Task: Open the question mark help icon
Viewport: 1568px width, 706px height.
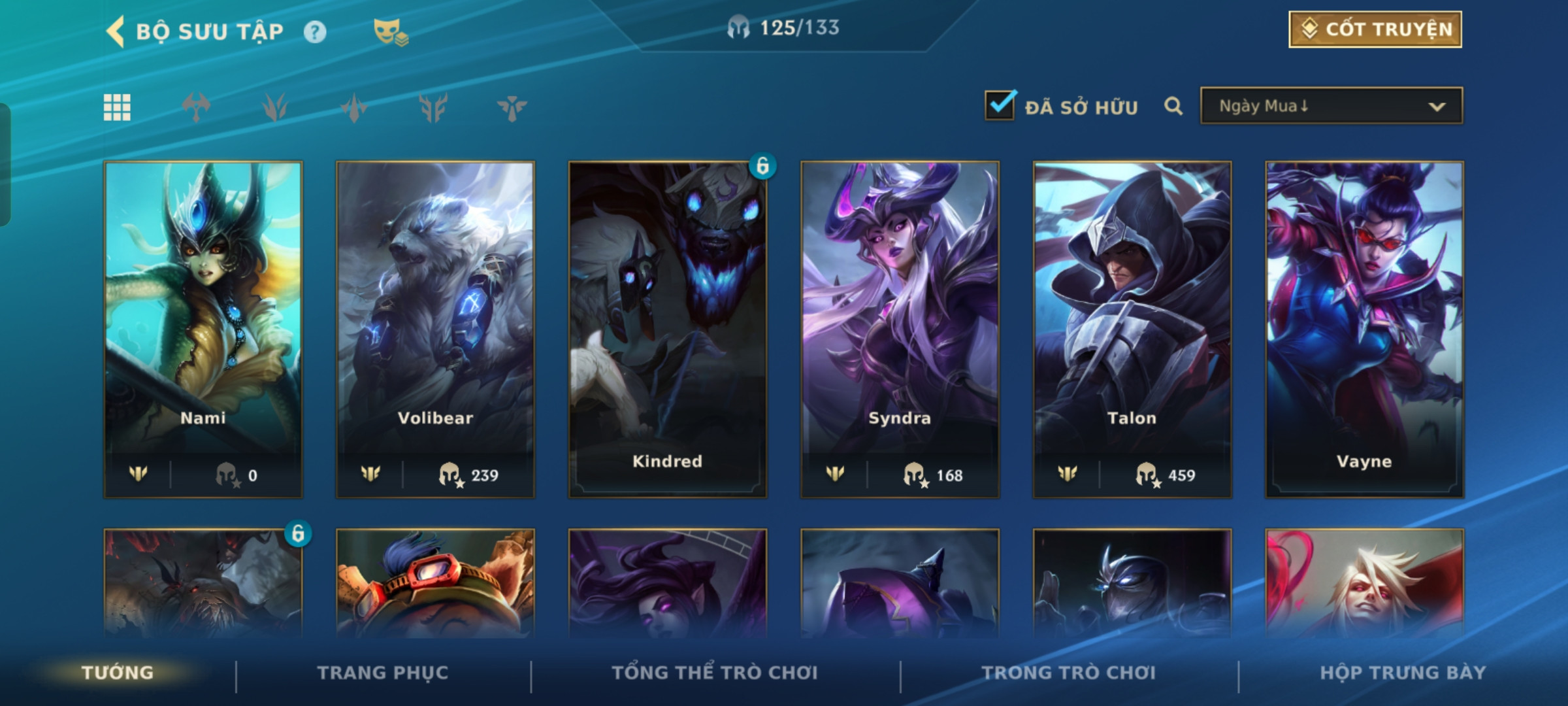Action: tap(315, 32)
